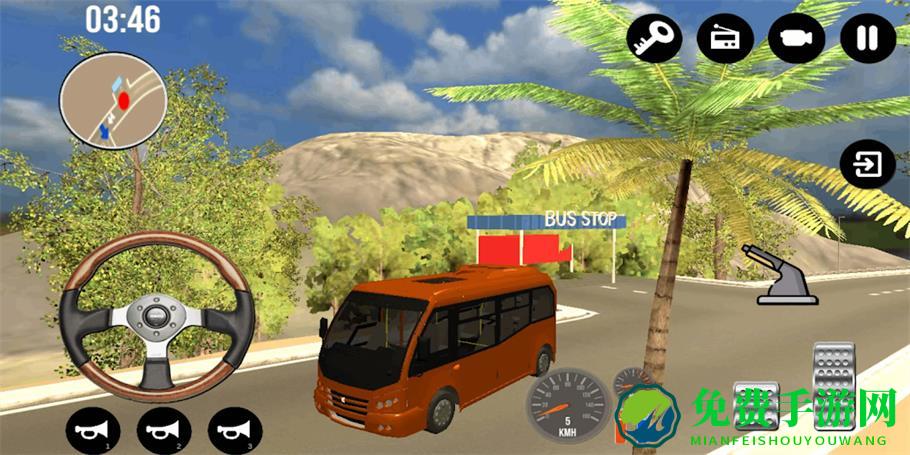The height and width of the screenshot is (455, 910).
Task: Tap the key ignition button
Action: point(654,39)
